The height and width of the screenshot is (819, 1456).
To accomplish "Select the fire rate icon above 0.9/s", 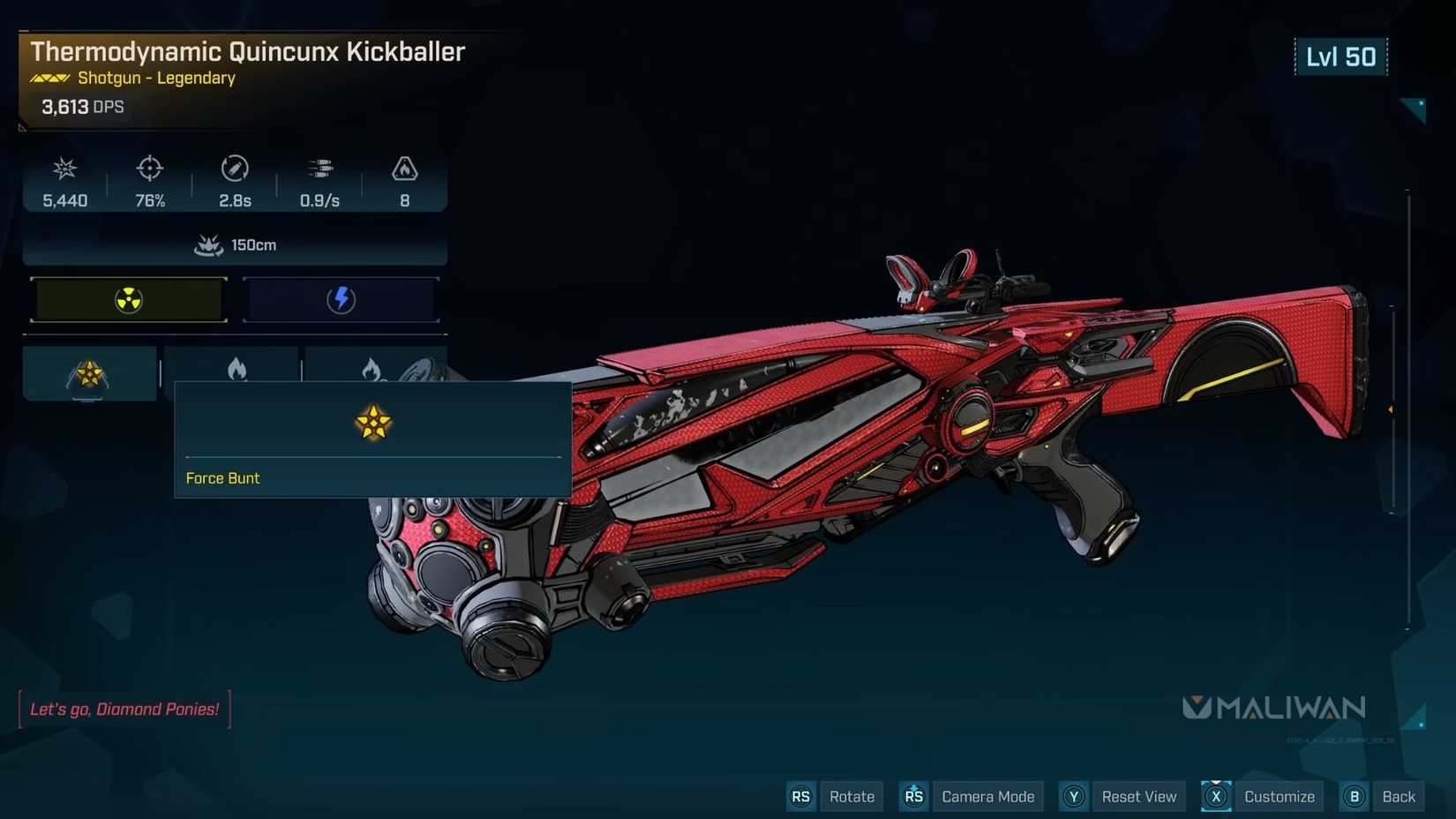I will (x=319, y=169).
